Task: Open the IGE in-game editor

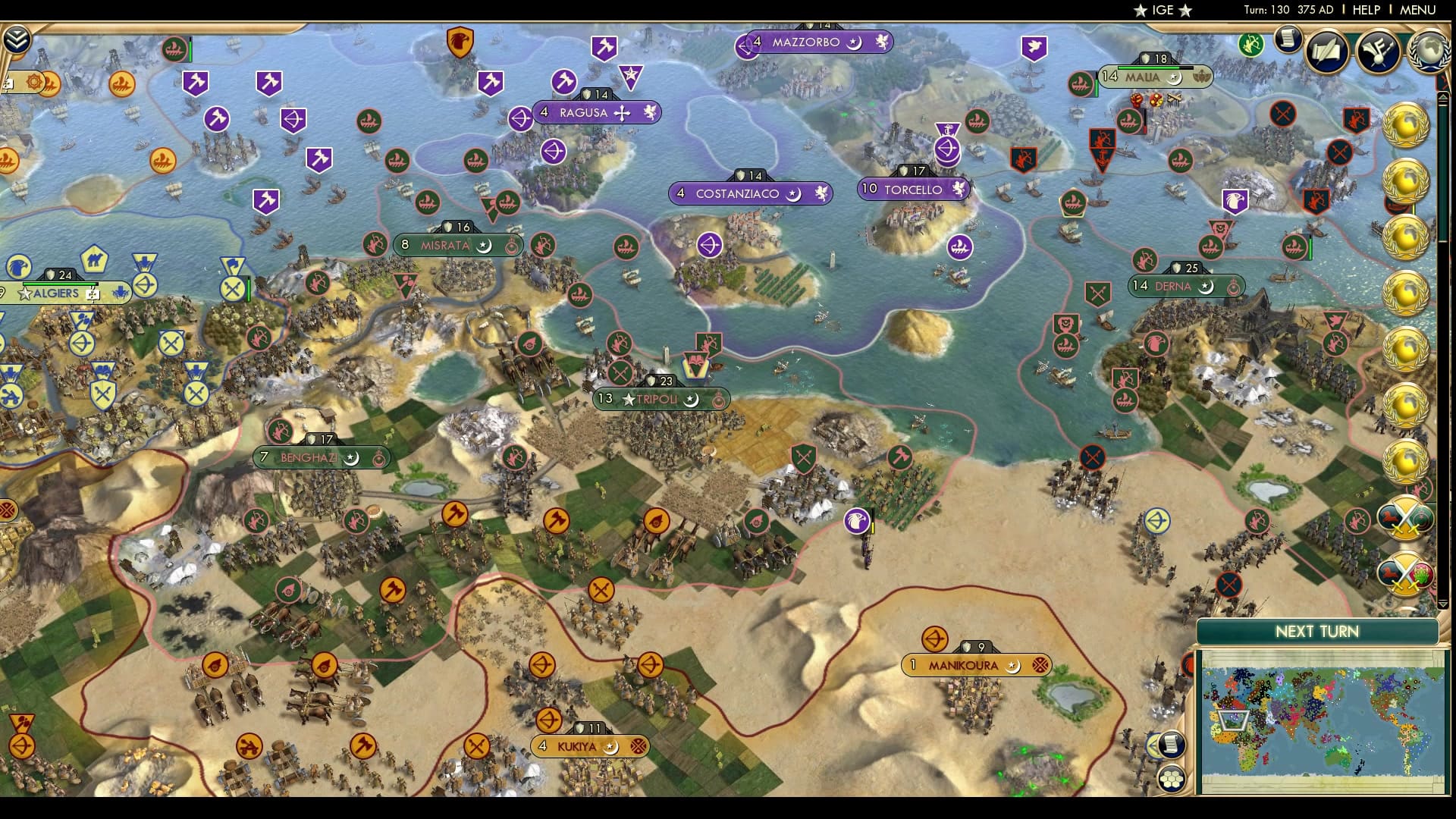Action: tap(1162, 10)
